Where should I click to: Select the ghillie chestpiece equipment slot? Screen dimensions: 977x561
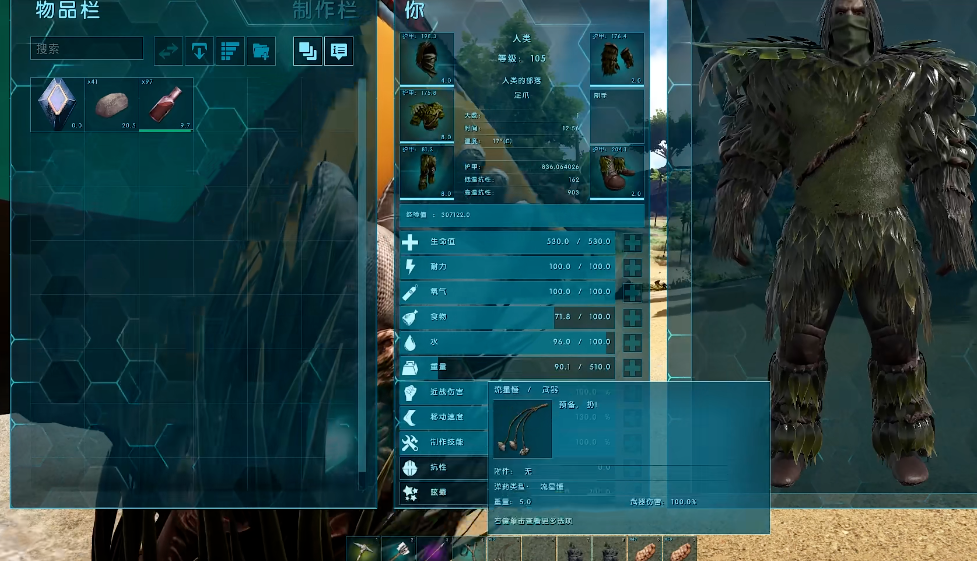[427, 115]
